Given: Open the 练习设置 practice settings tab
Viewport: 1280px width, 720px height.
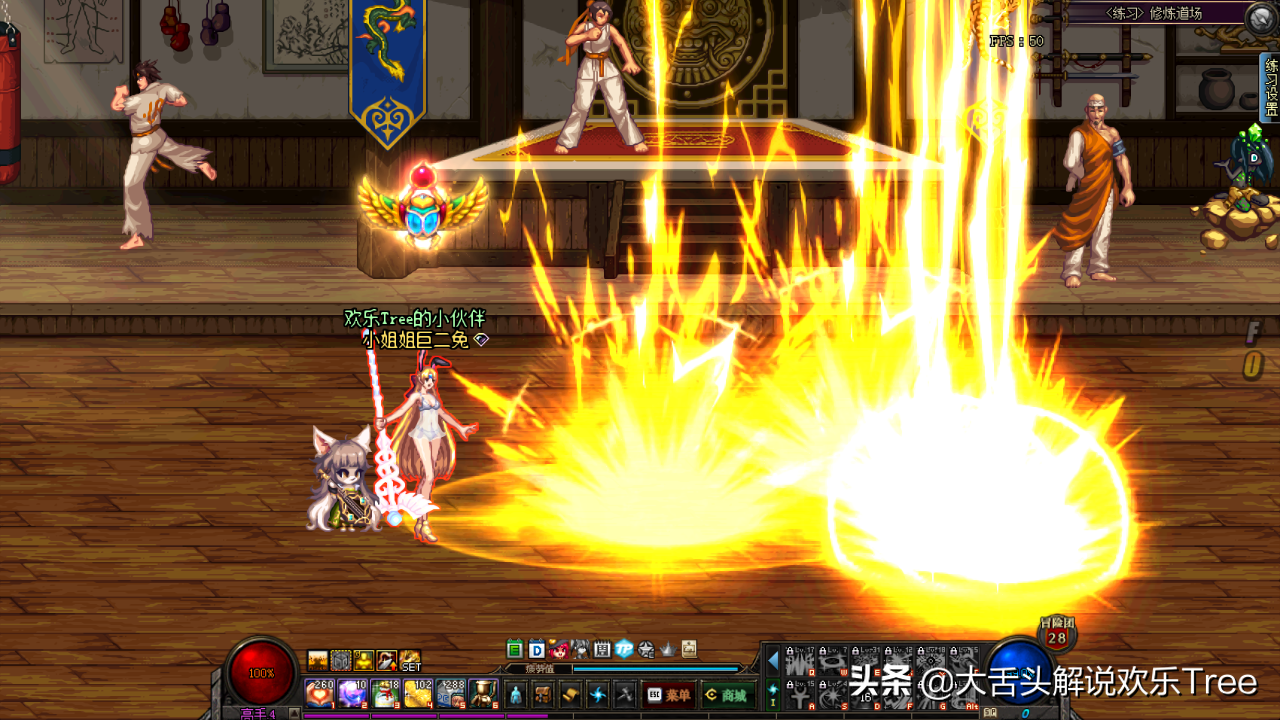Looking at the screenshot, I should tap(1270, 86).
